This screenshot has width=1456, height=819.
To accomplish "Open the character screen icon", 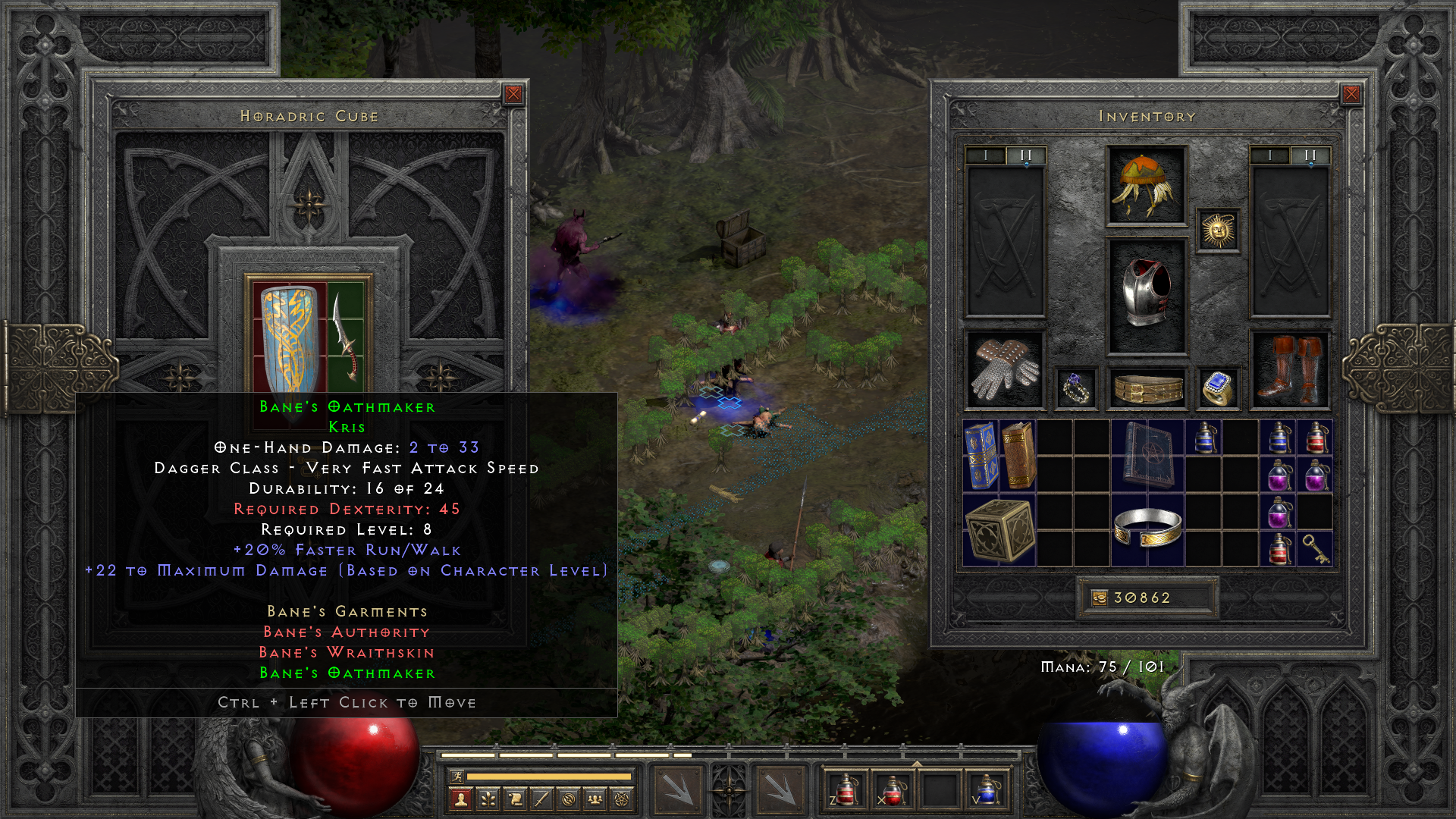I will click(460, 799).
